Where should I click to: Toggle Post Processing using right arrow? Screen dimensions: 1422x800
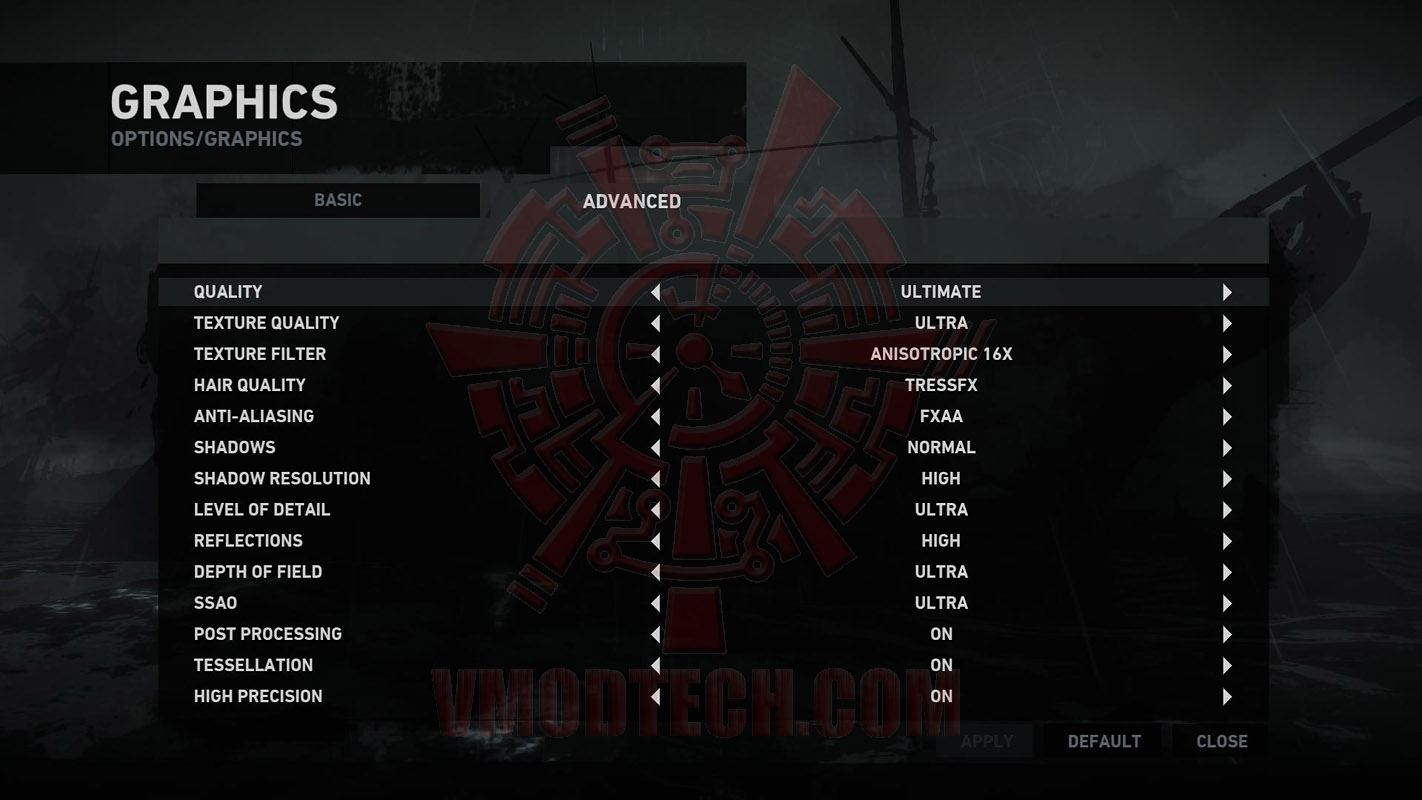pyautogui.click(x=1227, y=635)
